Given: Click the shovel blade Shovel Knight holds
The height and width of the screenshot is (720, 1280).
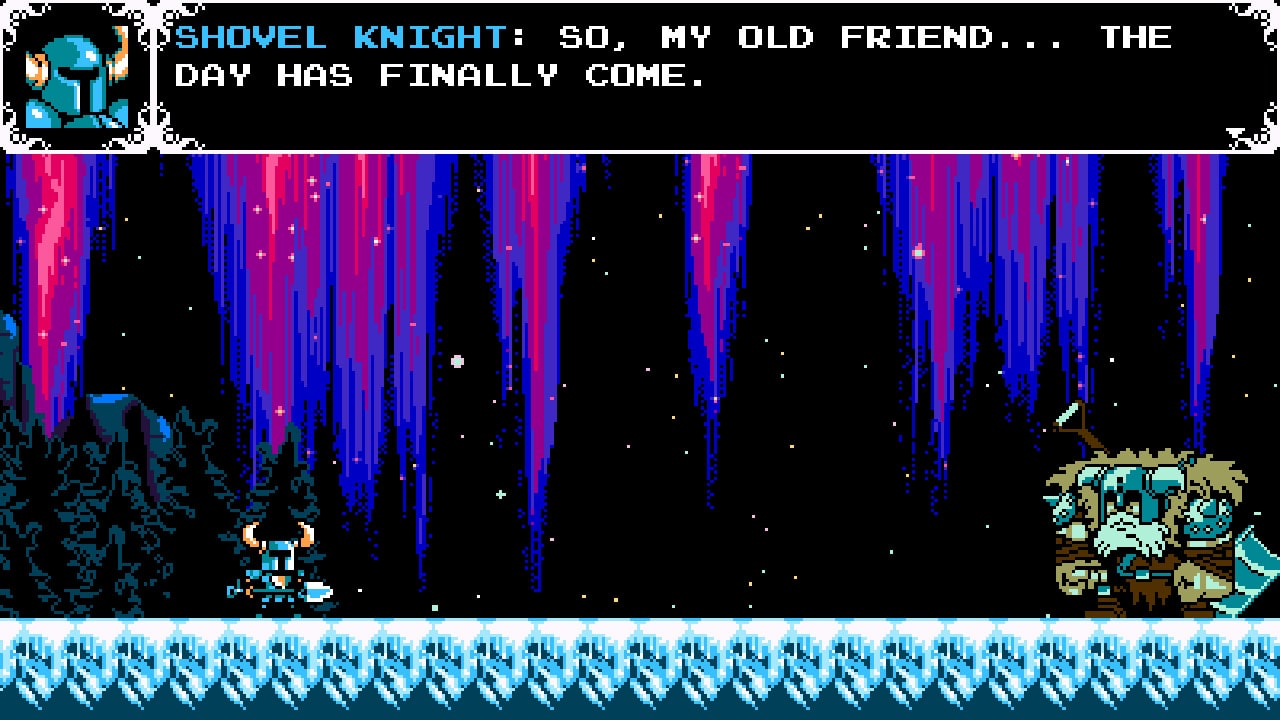Looking at the screenshot, I should (x=317, y=592).
